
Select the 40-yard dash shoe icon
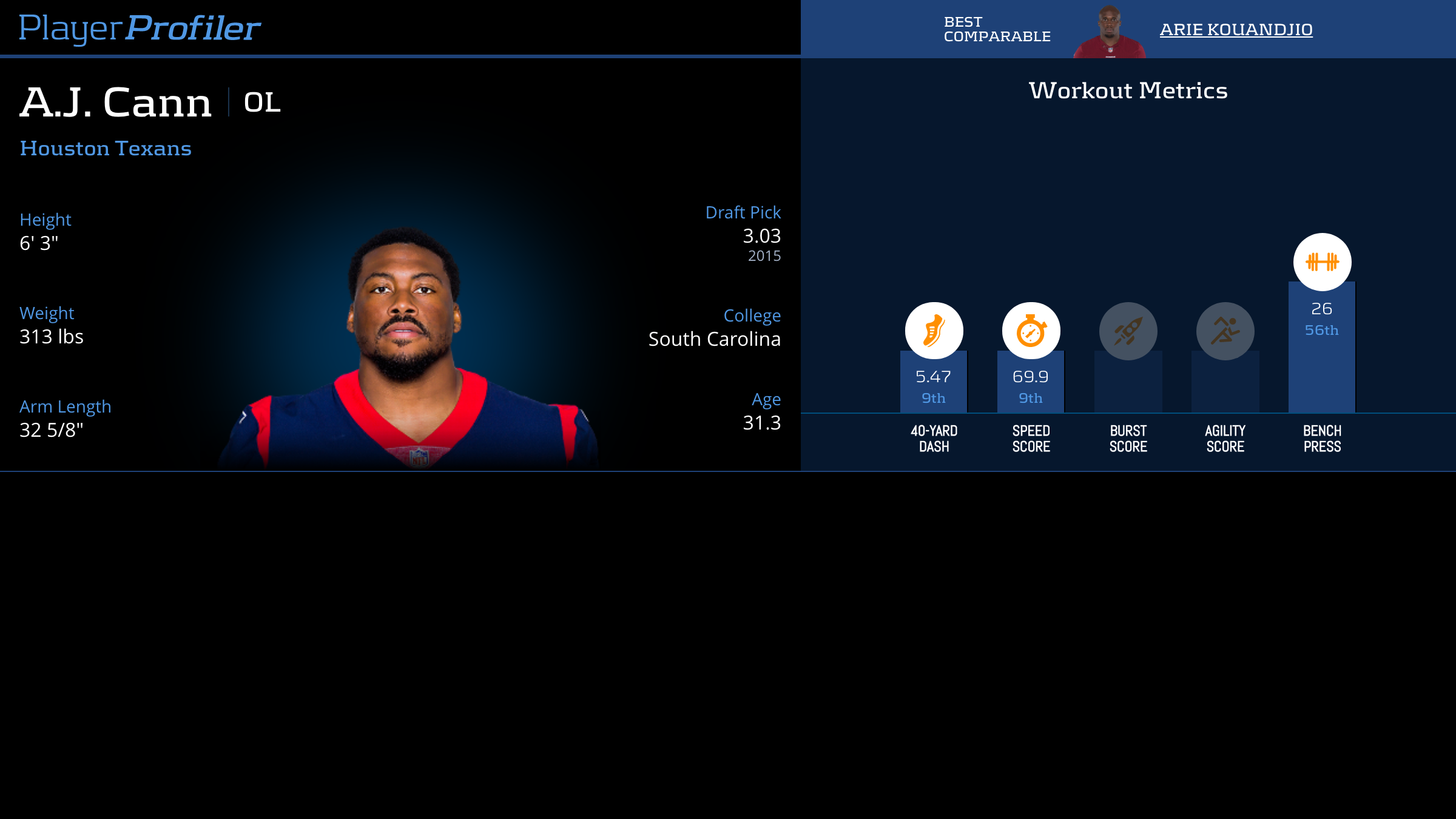[x=934, y=331]
